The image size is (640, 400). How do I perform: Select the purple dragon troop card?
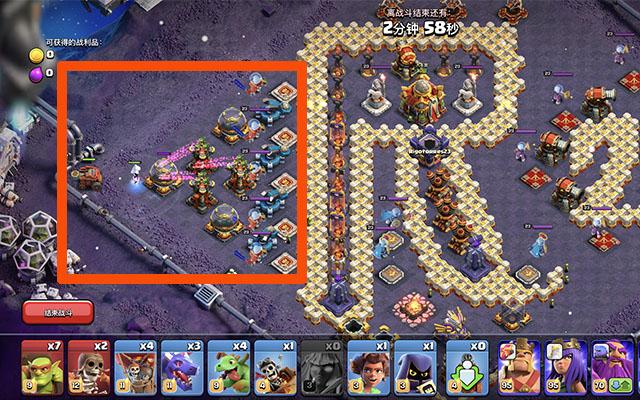click(181, 366)
